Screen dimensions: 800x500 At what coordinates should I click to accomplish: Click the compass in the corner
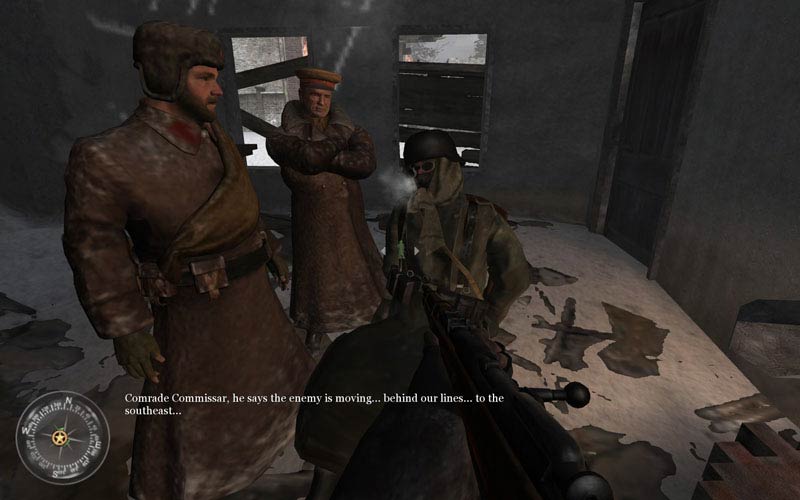click(61, 437)
